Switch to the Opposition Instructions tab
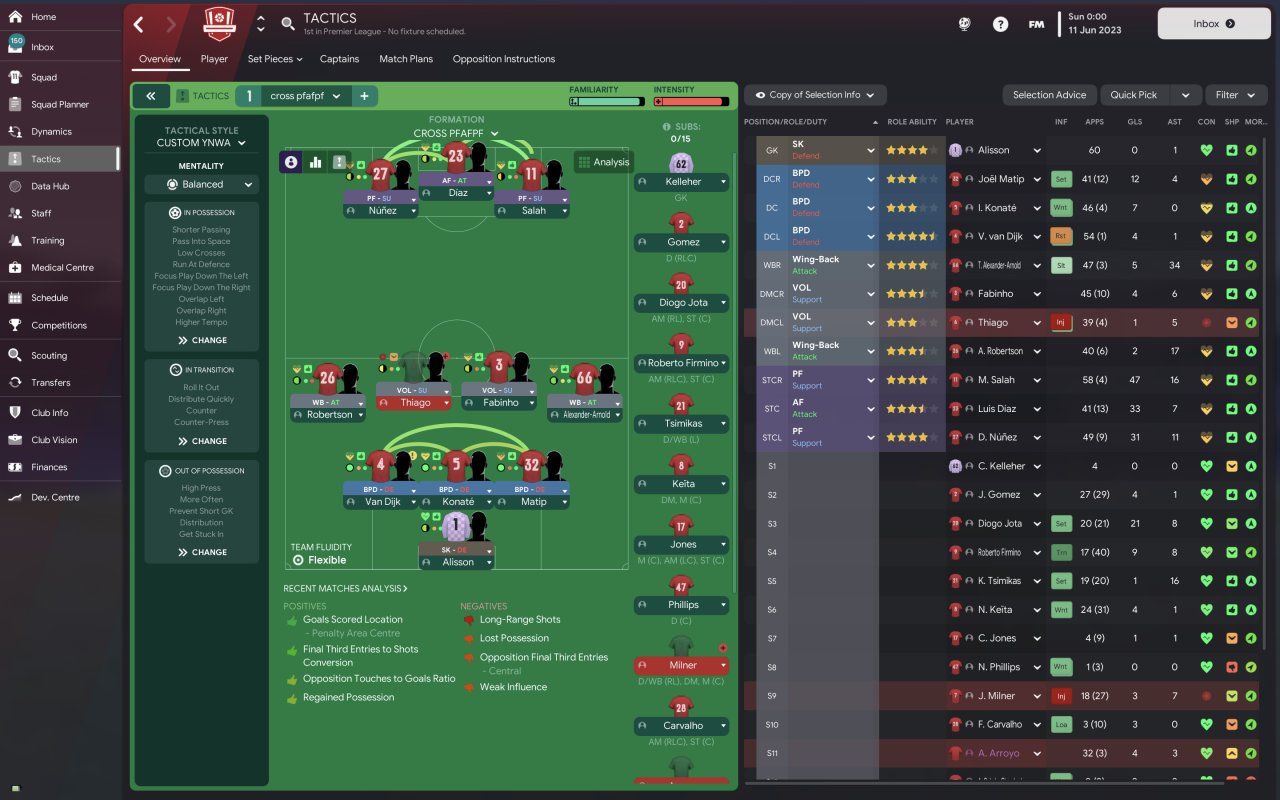 click(x=503, y=59)
